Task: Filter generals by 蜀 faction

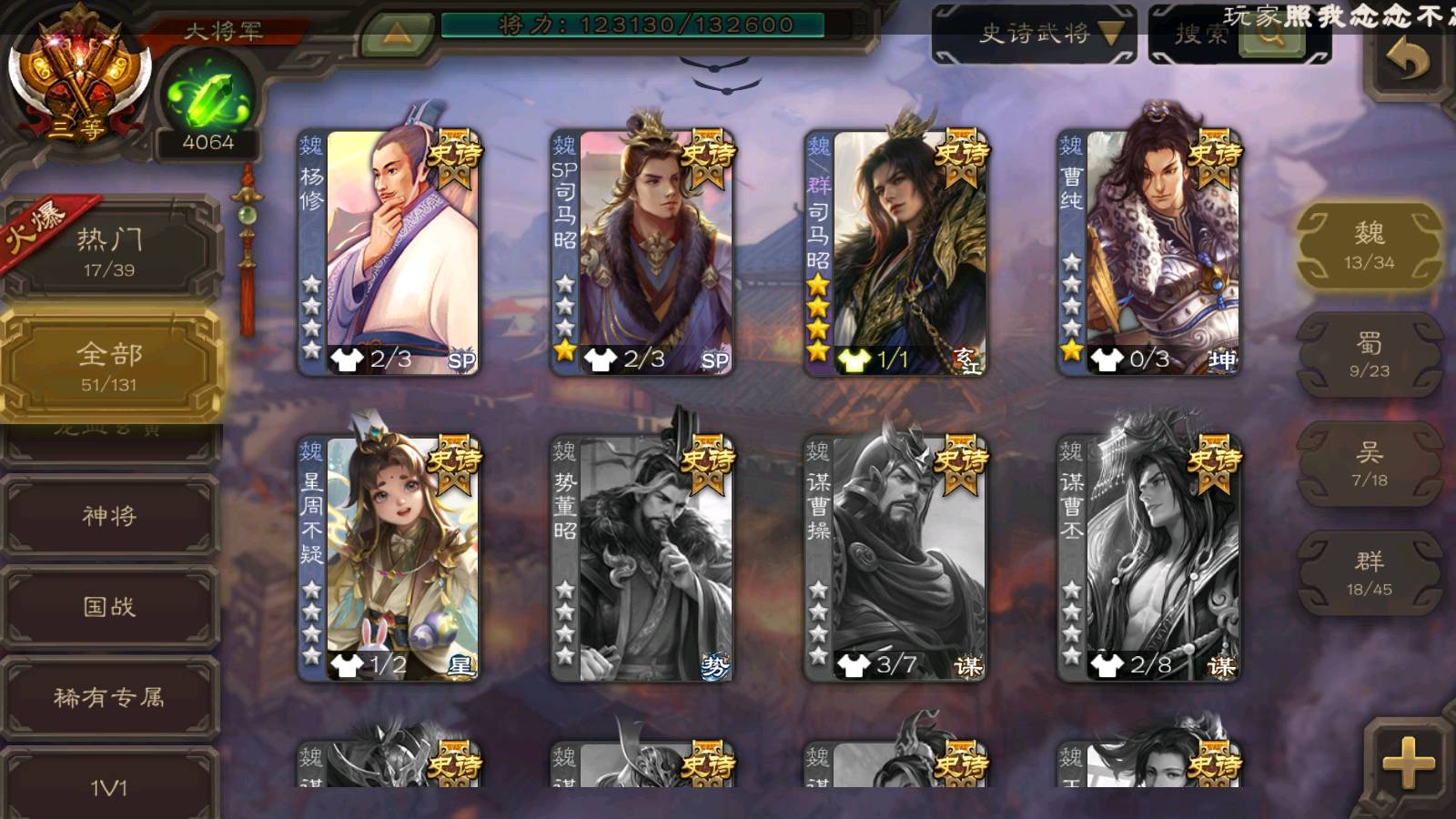Action: point(1369,355)
